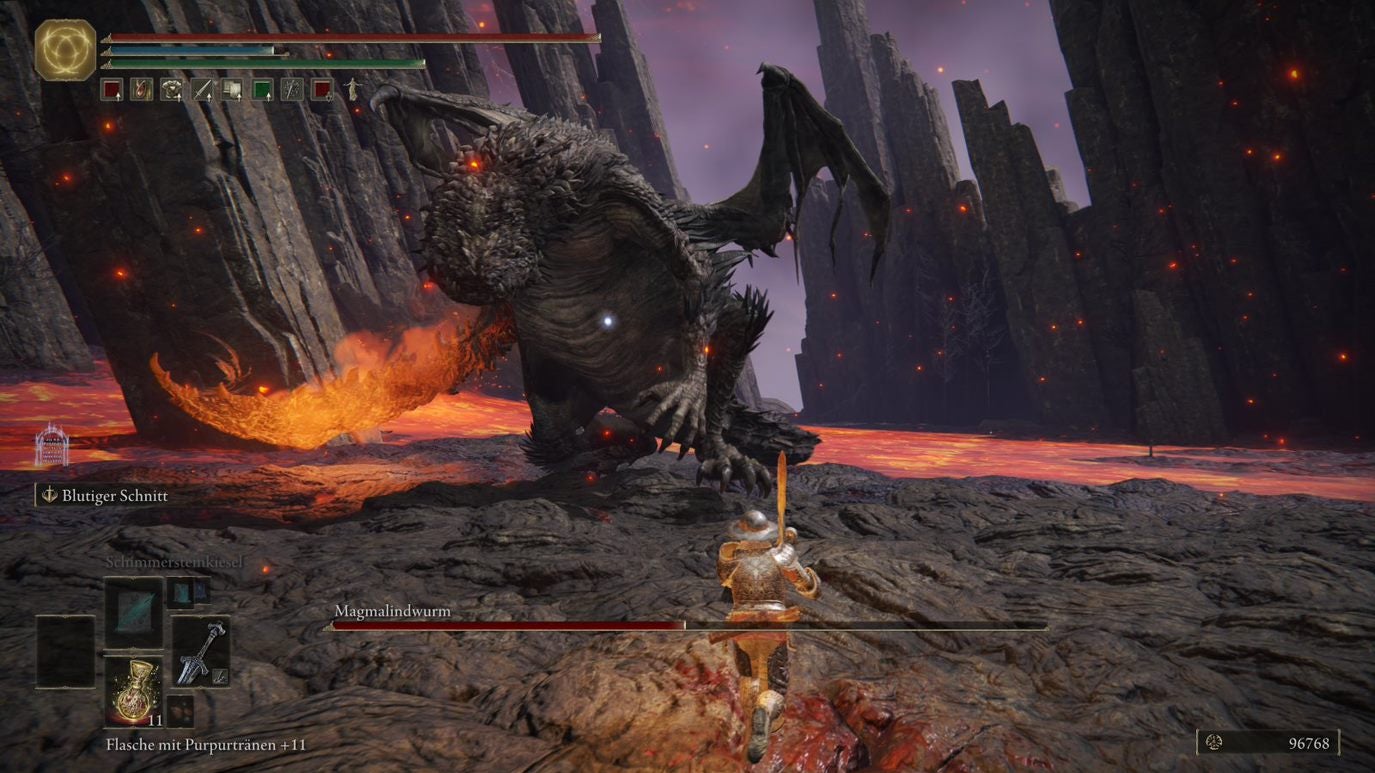This screenshot has width=1375, height=773.
Task: Click the armor piece icon in the item bar
Action: [x=172, y=89]
